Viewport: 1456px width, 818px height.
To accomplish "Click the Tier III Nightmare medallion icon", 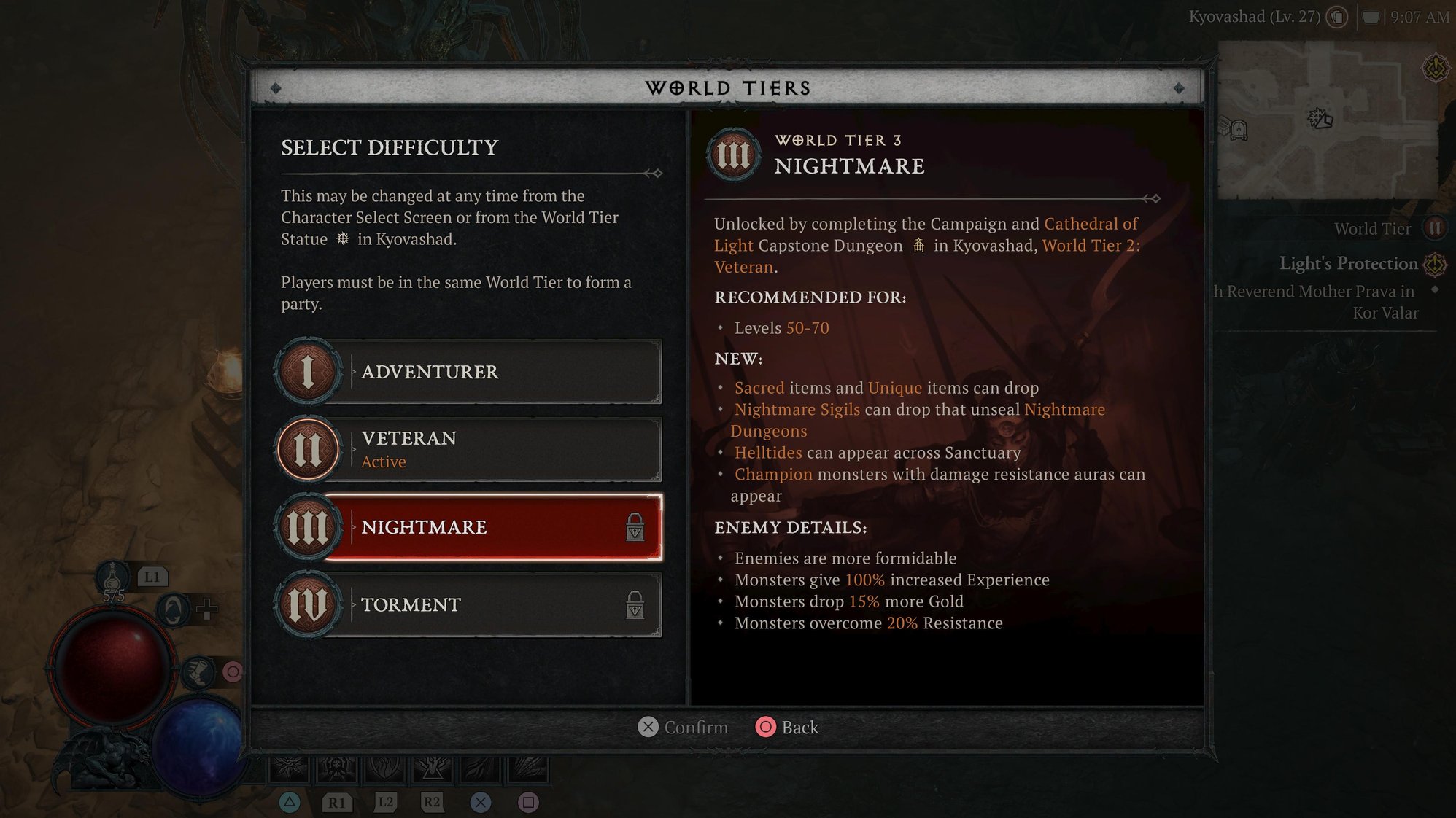I will [x=309, y=527].
